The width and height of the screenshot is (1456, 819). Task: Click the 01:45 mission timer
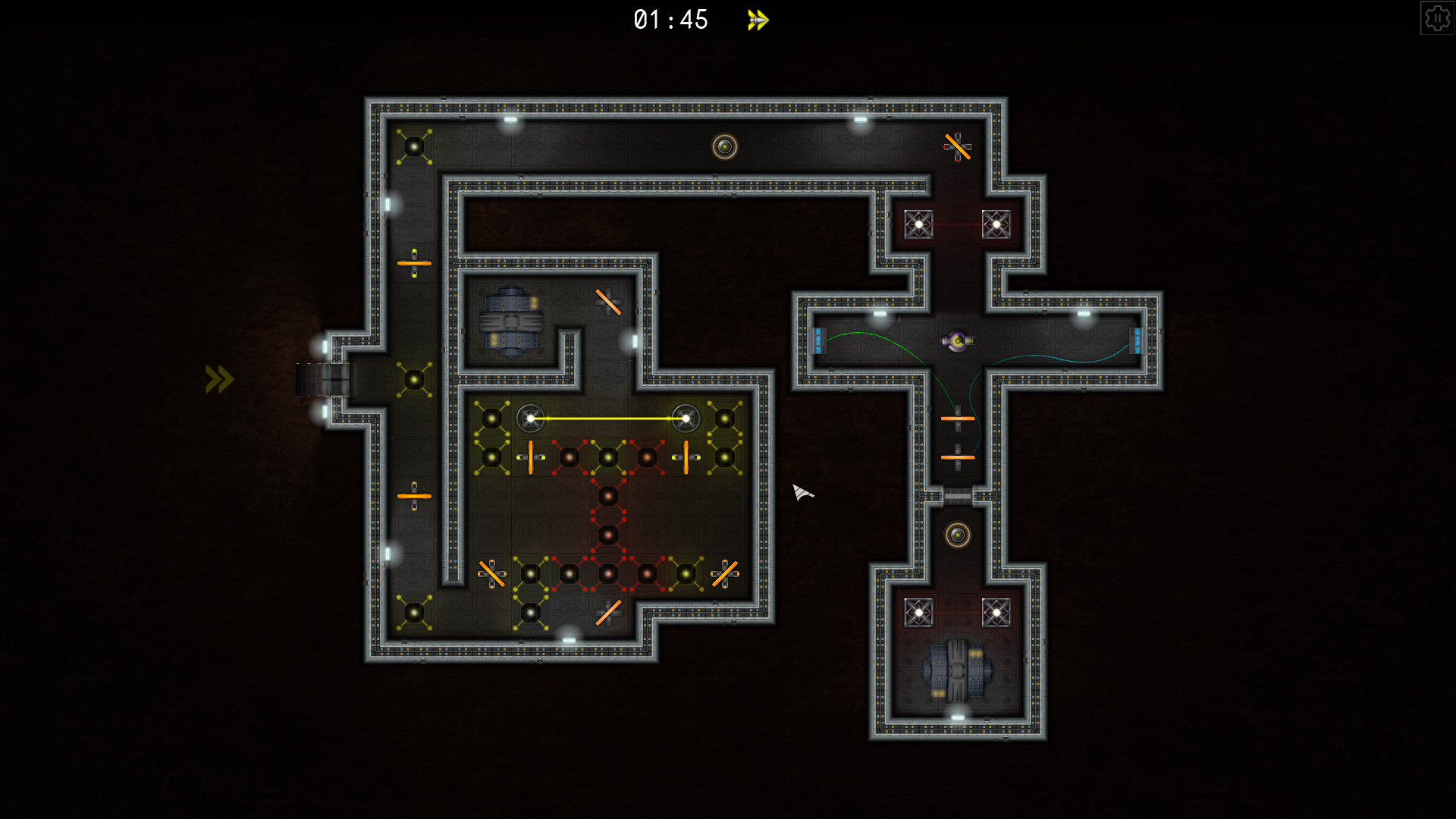[x=670, y=20]
